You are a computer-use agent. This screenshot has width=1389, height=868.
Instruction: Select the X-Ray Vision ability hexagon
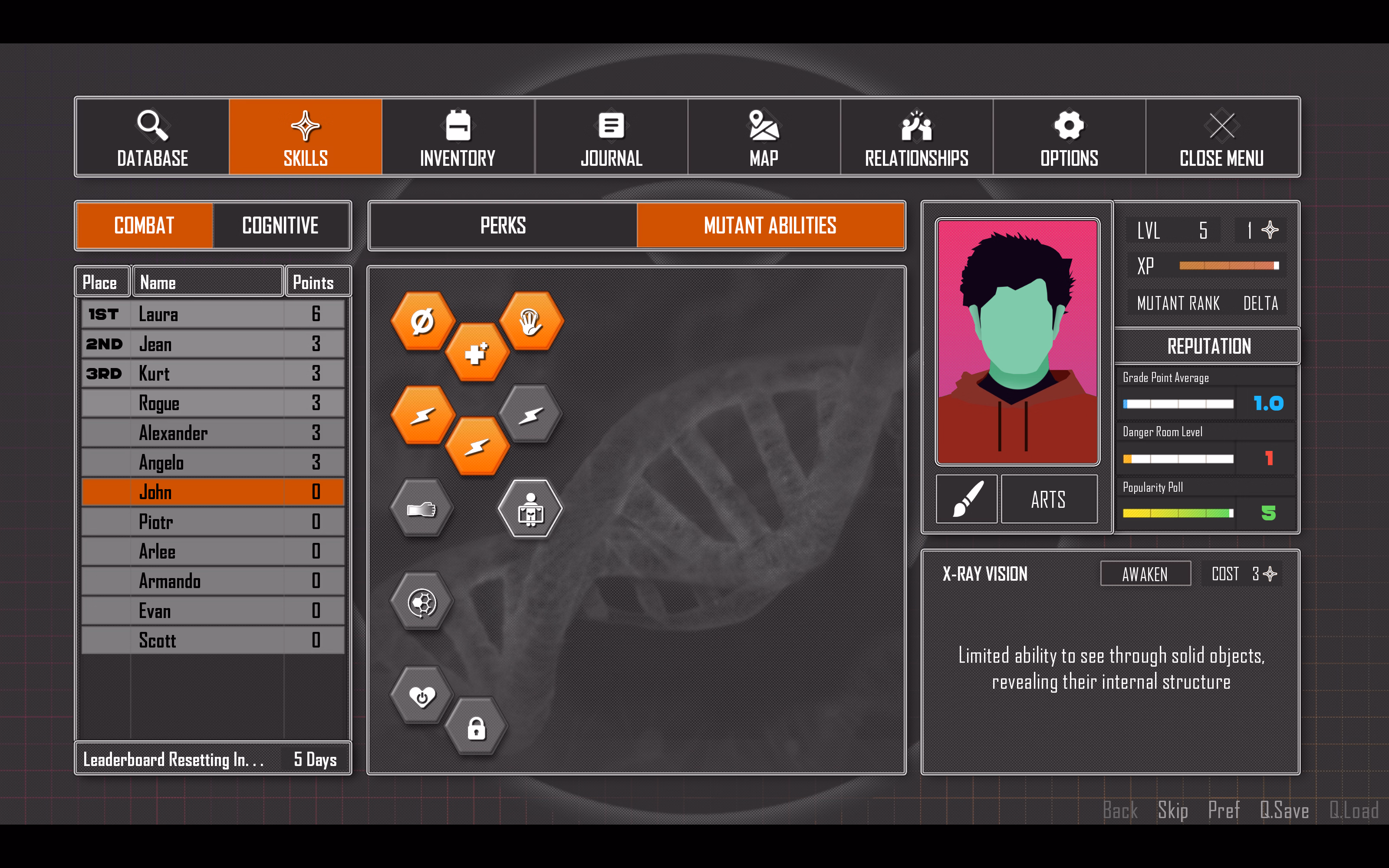pos(531,509)
